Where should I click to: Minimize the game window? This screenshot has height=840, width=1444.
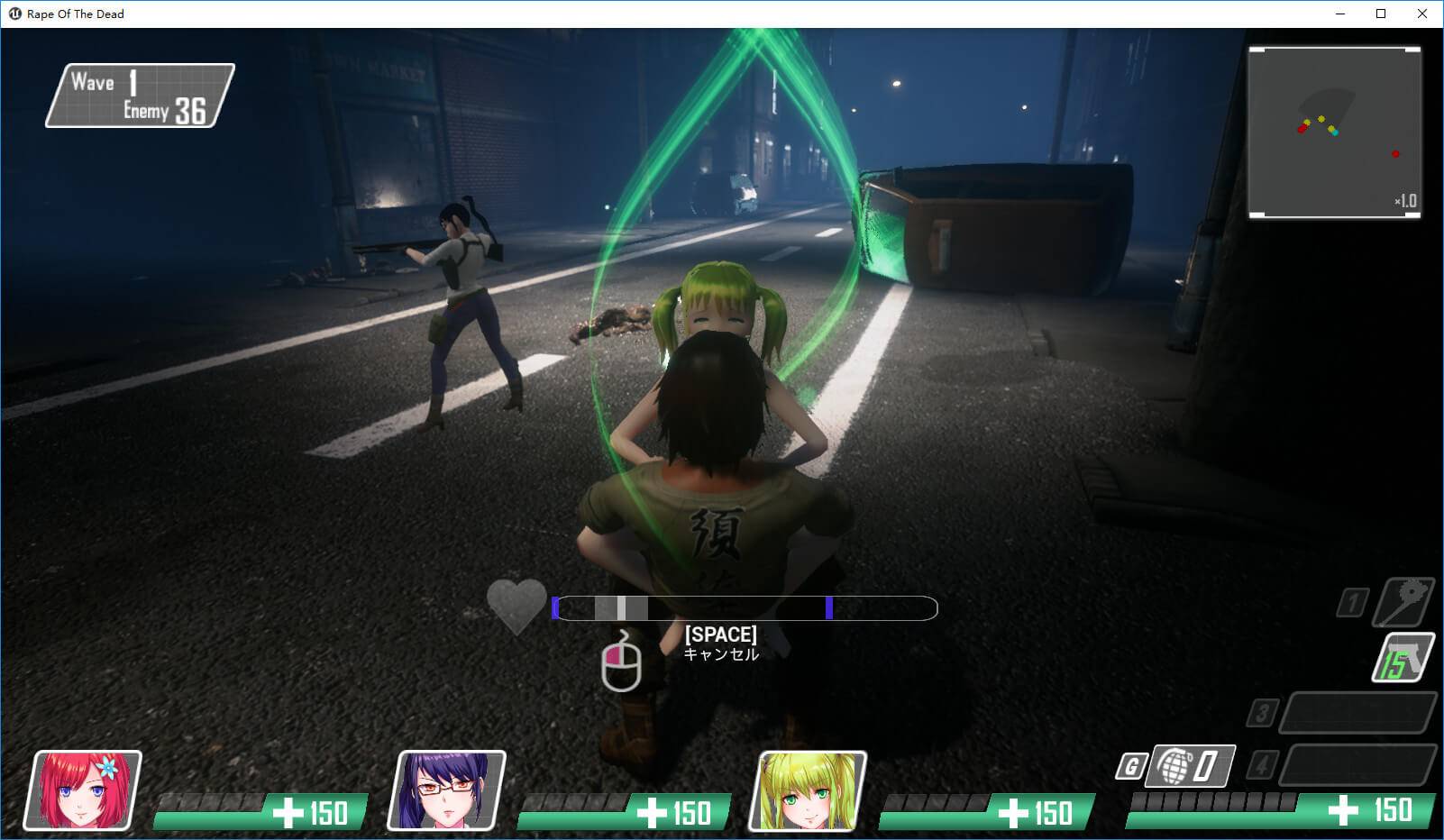(1339, 14)
